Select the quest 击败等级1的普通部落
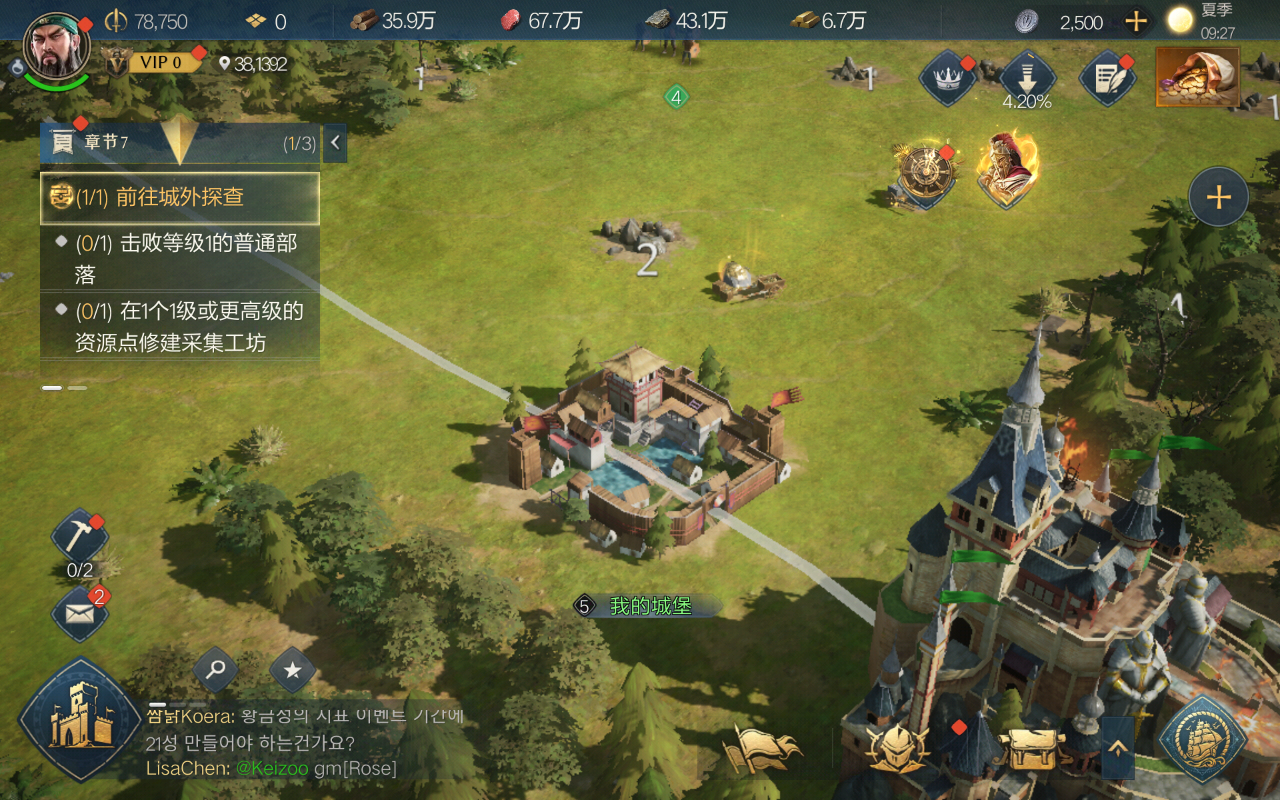 pyautogui.click(x=180, y=258)
